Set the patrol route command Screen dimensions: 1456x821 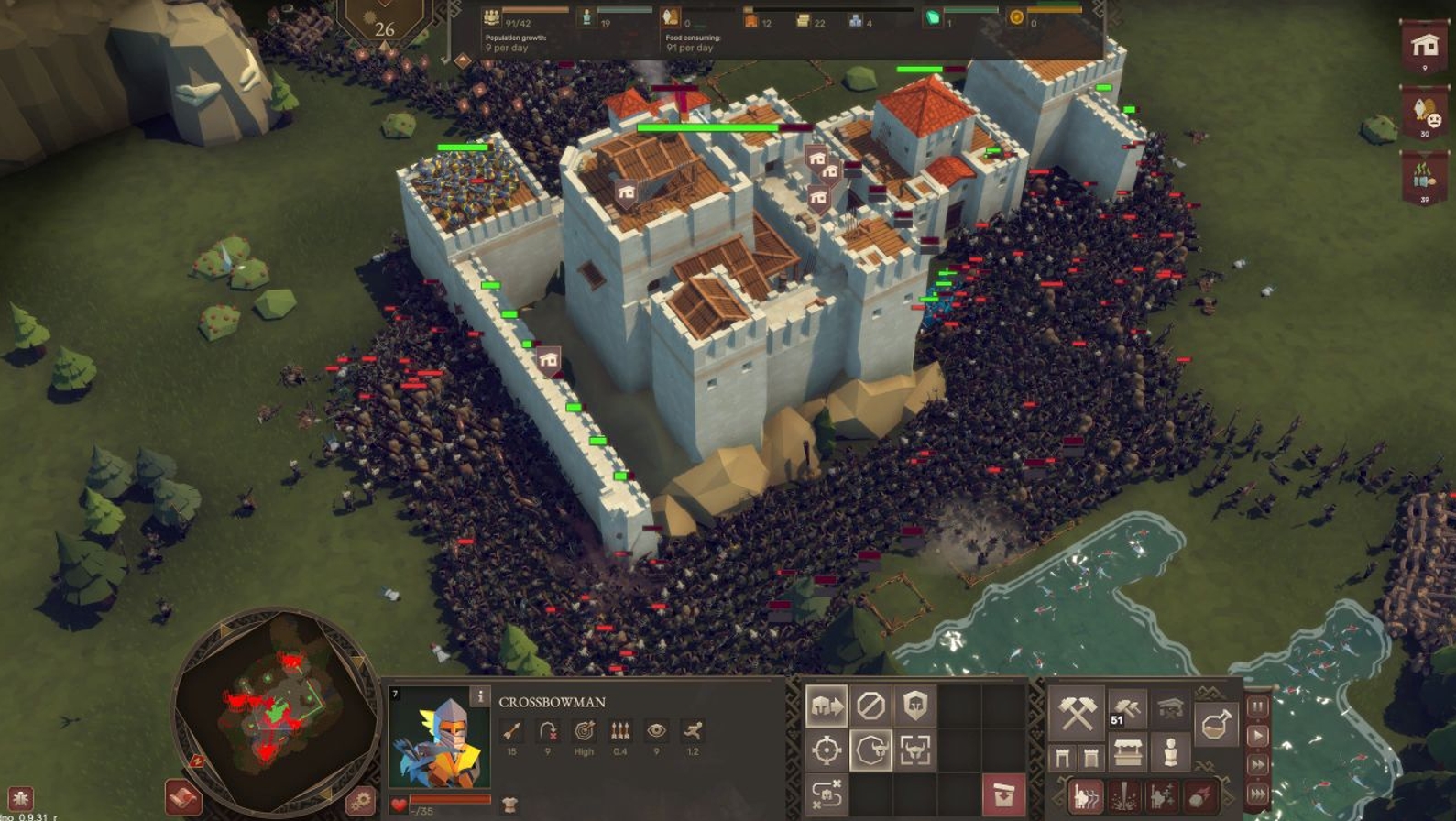click(x=826, y=794)
